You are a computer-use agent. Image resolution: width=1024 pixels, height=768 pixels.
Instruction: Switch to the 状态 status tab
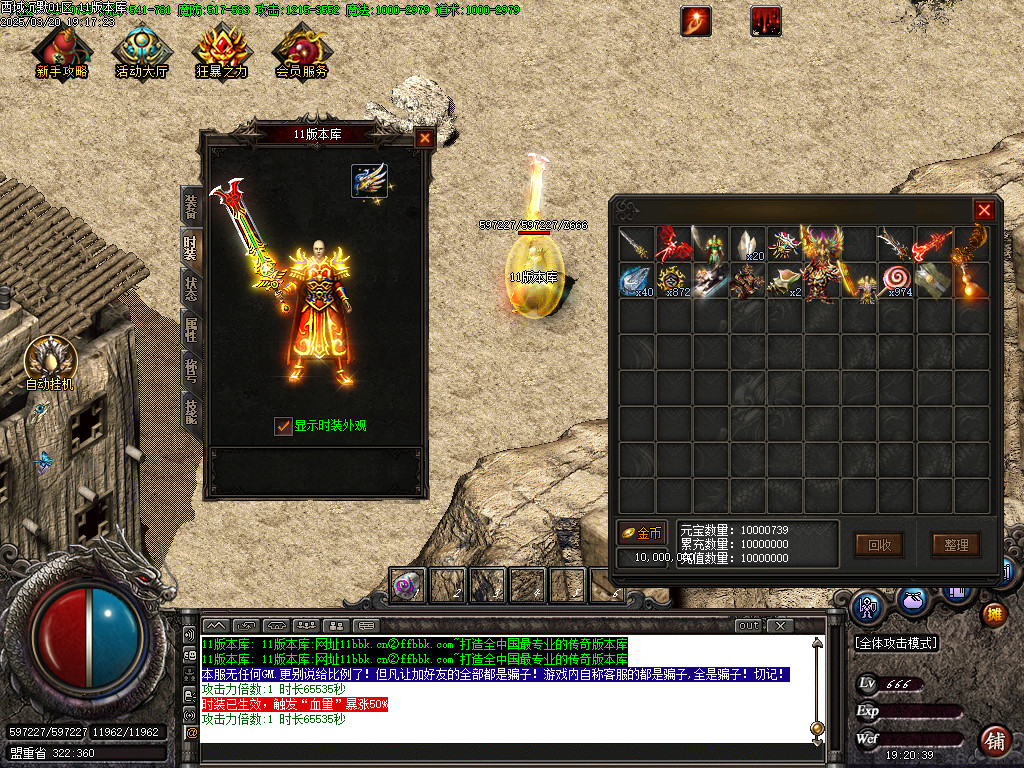pos(190,288)
